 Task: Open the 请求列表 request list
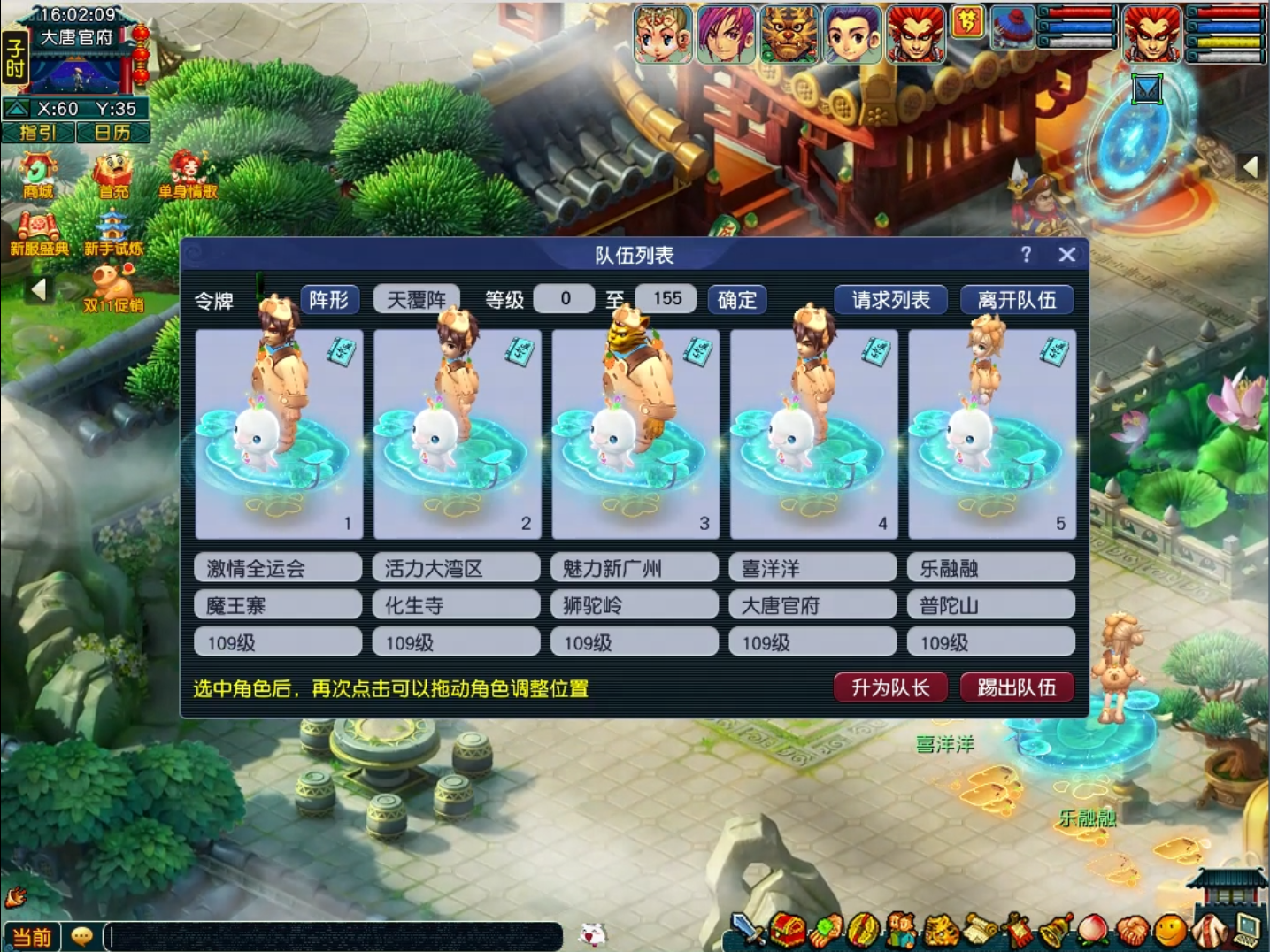(890, 300)
